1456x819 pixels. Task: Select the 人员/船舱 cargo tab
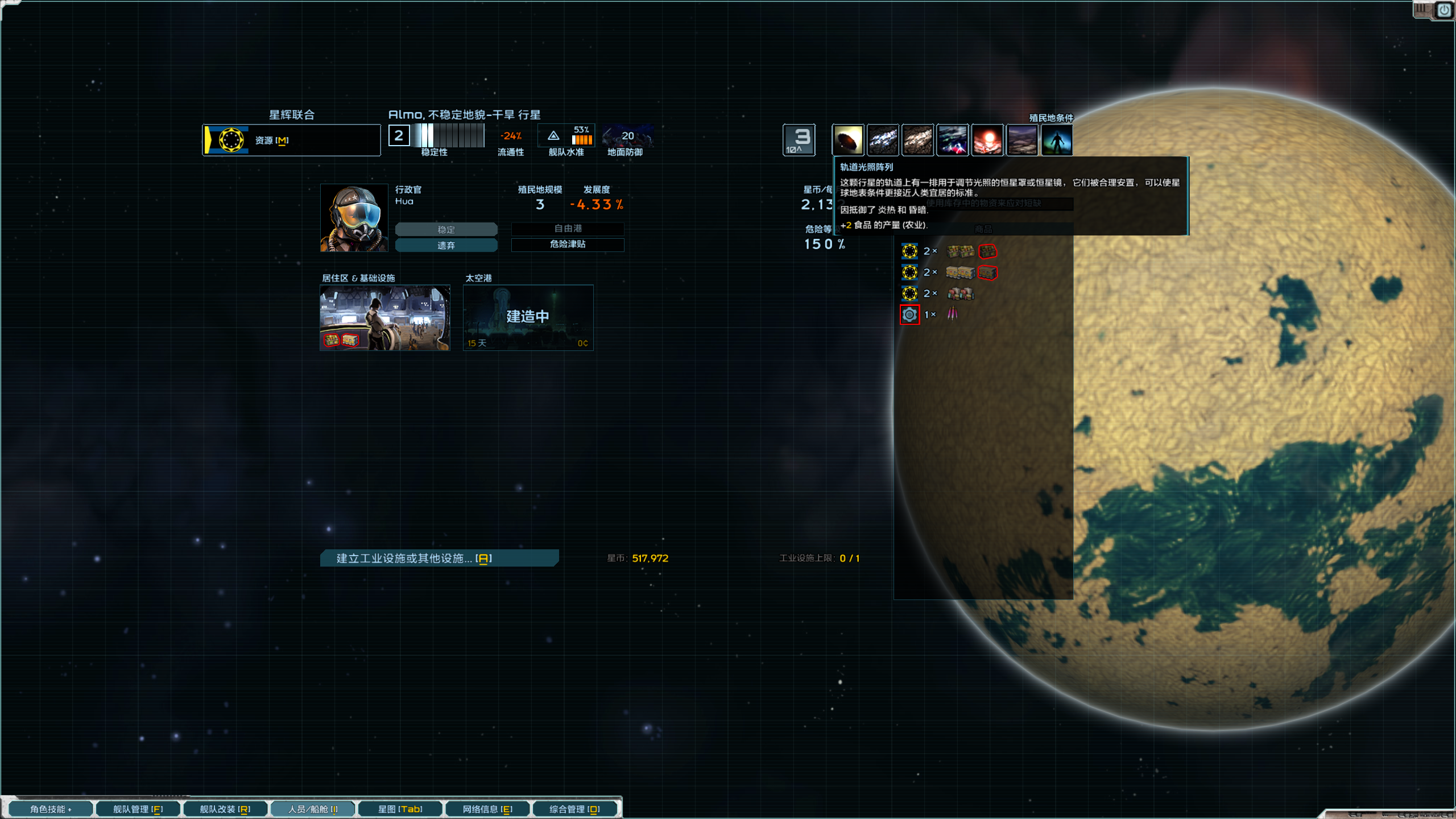pyautogui.click(x=312, y=809)
